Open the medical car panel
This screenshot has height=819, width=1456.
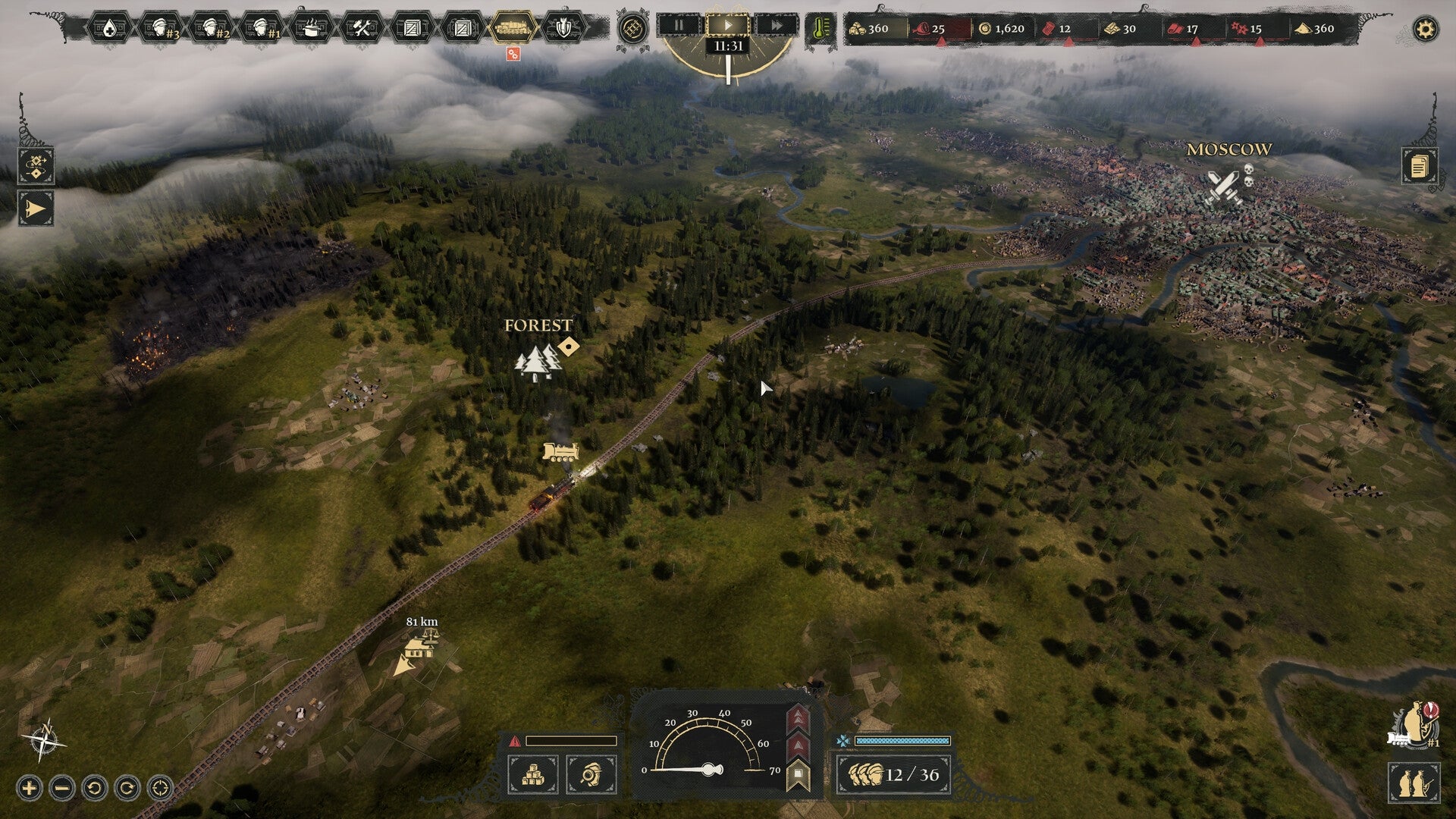pos(108,29)
